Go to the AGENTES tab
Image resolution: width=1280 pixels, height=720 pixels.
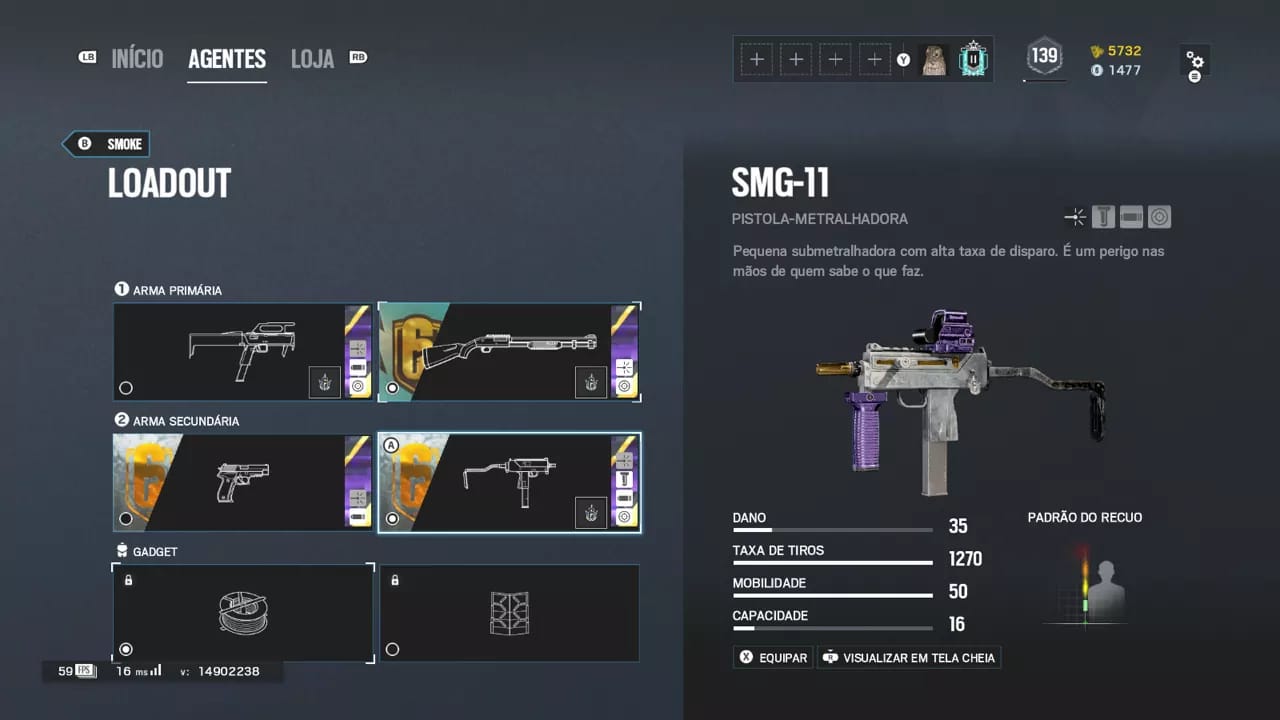[x=227, y=58]
